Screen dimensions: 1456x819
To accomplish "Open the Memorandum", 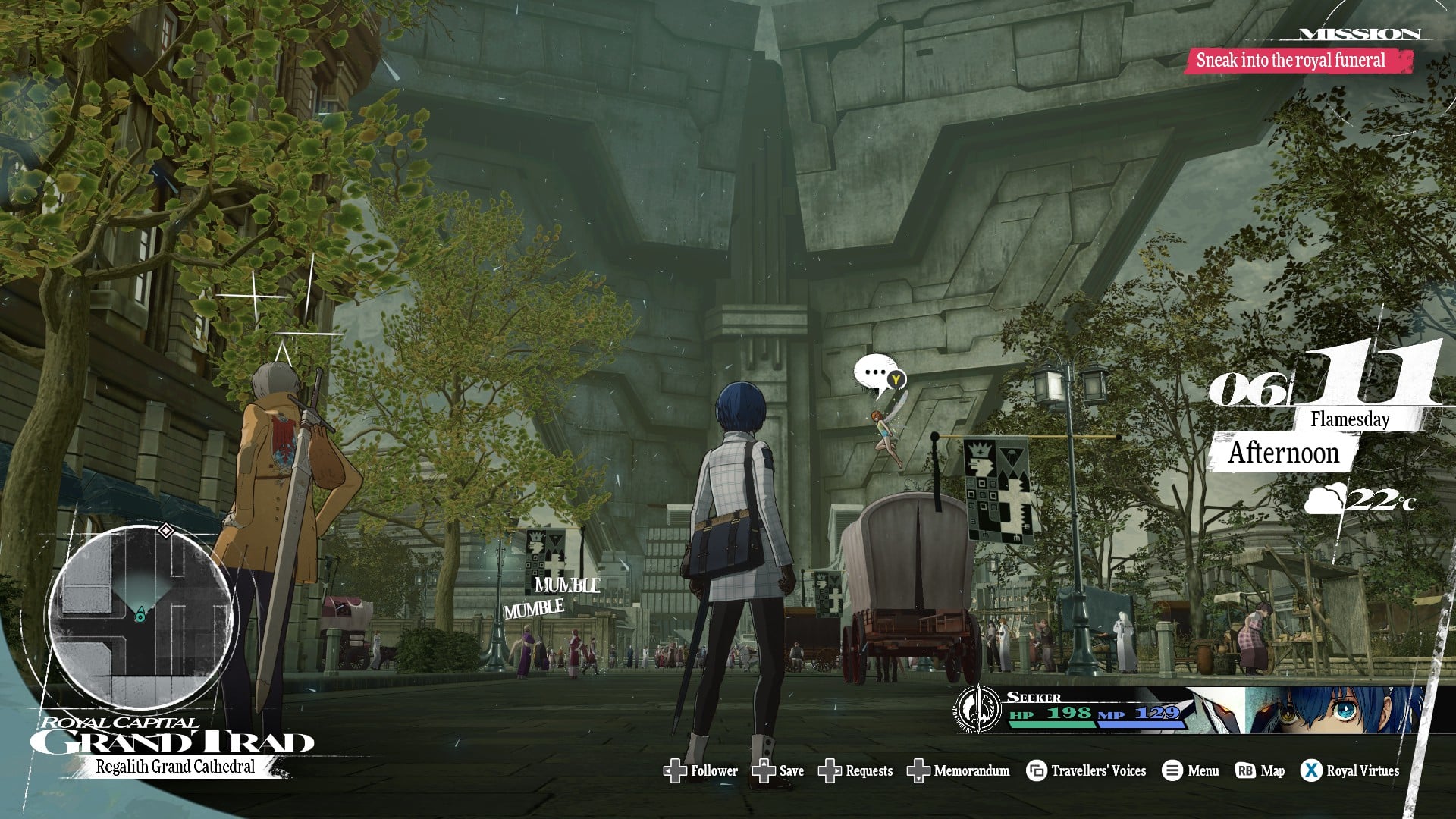I will tap(959, 771).
